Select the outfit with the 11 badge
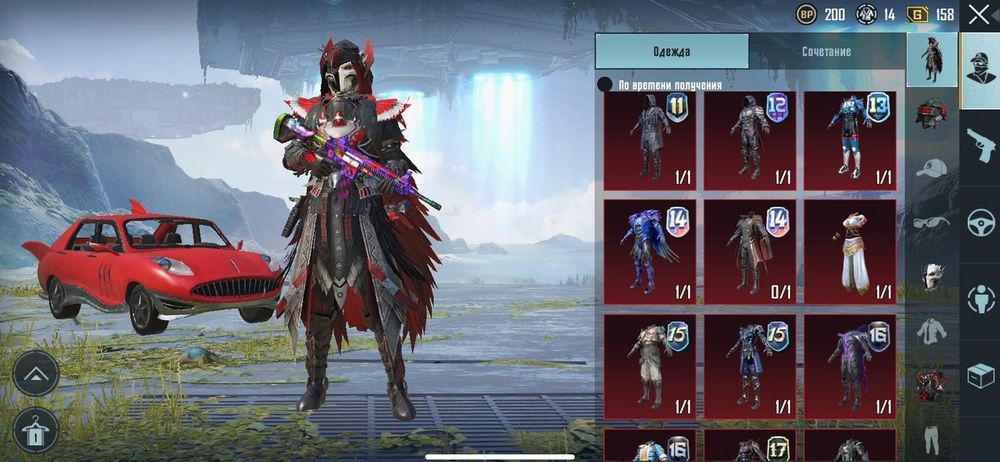 pyautogui.click(x=650, y=141)
